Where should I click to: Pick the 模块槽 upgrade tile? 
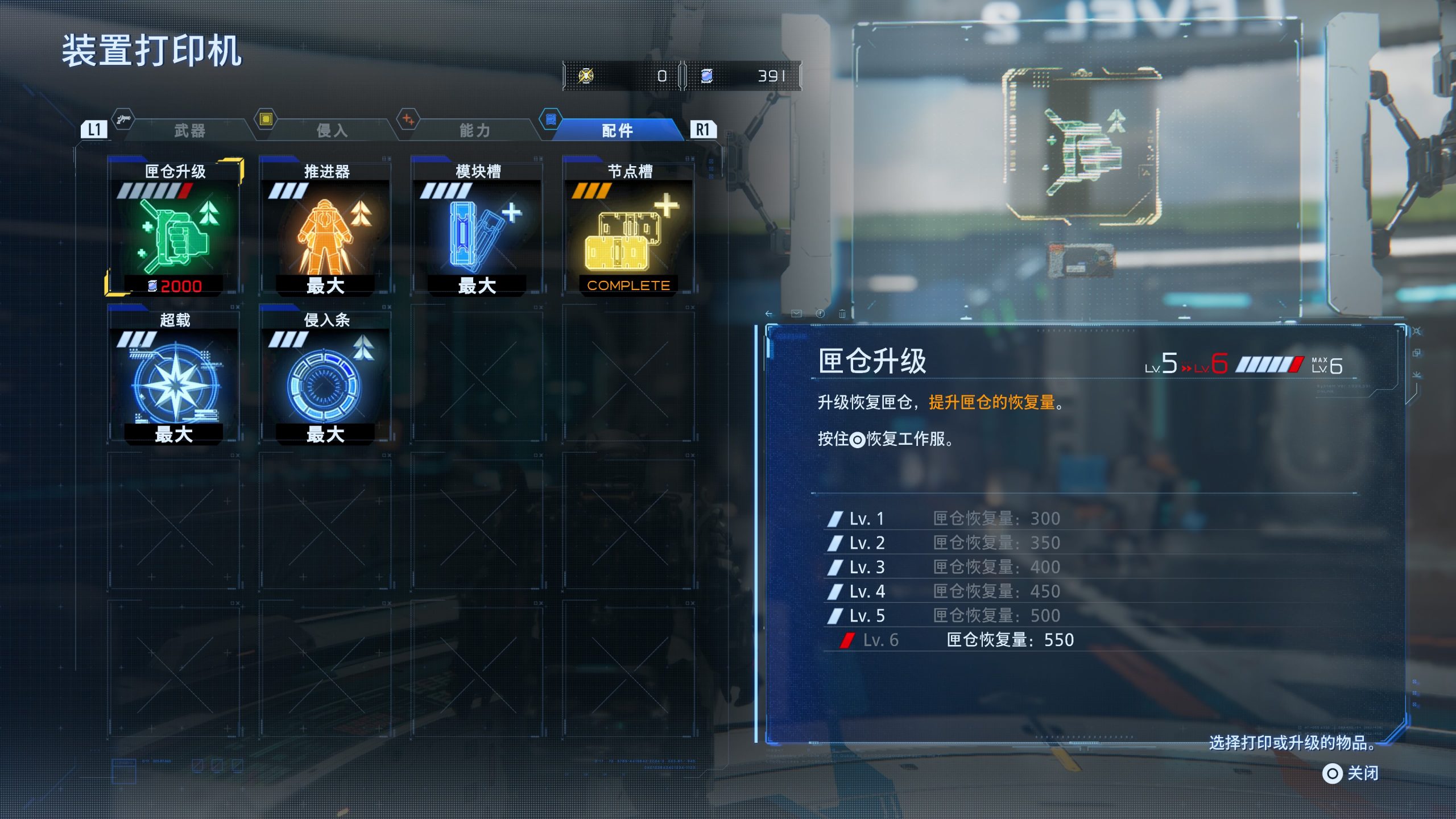(477, 227)
